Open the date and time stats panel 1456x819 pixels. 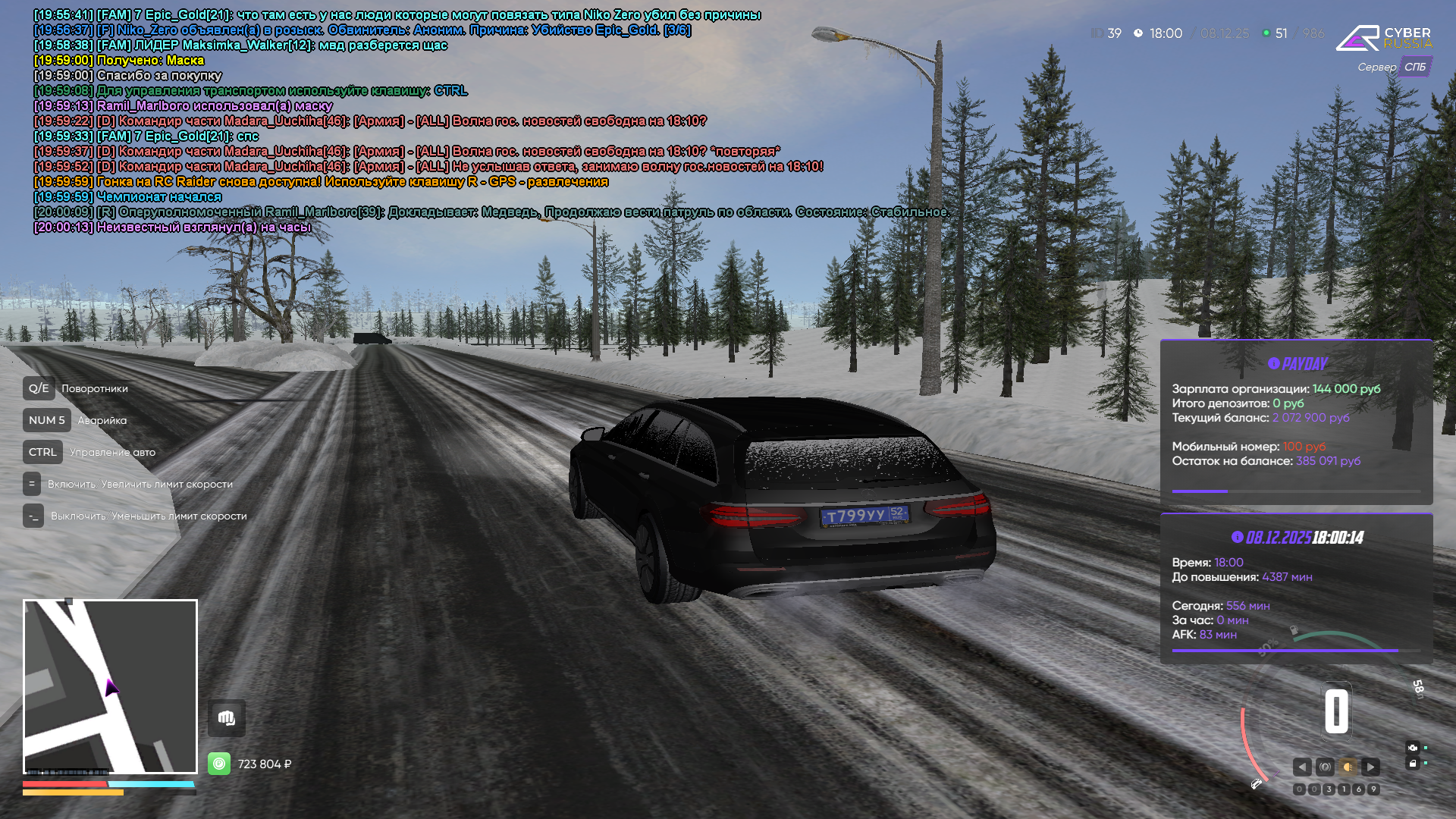(x=1296, y=588)
